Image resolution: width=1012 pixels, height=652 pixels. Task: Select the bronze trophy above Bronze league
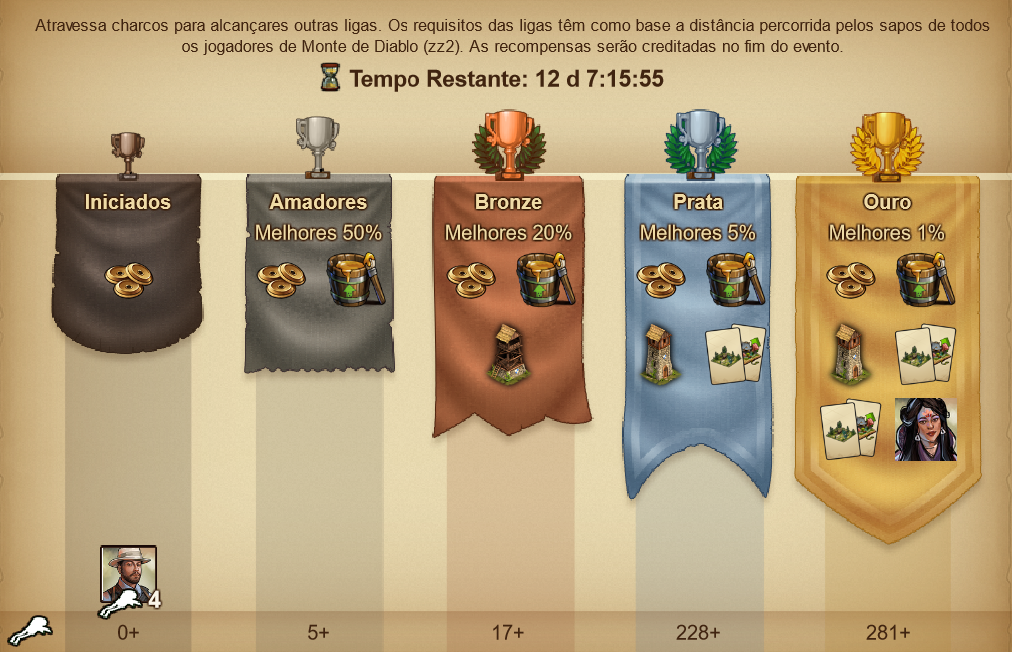[x=508, y=143]
